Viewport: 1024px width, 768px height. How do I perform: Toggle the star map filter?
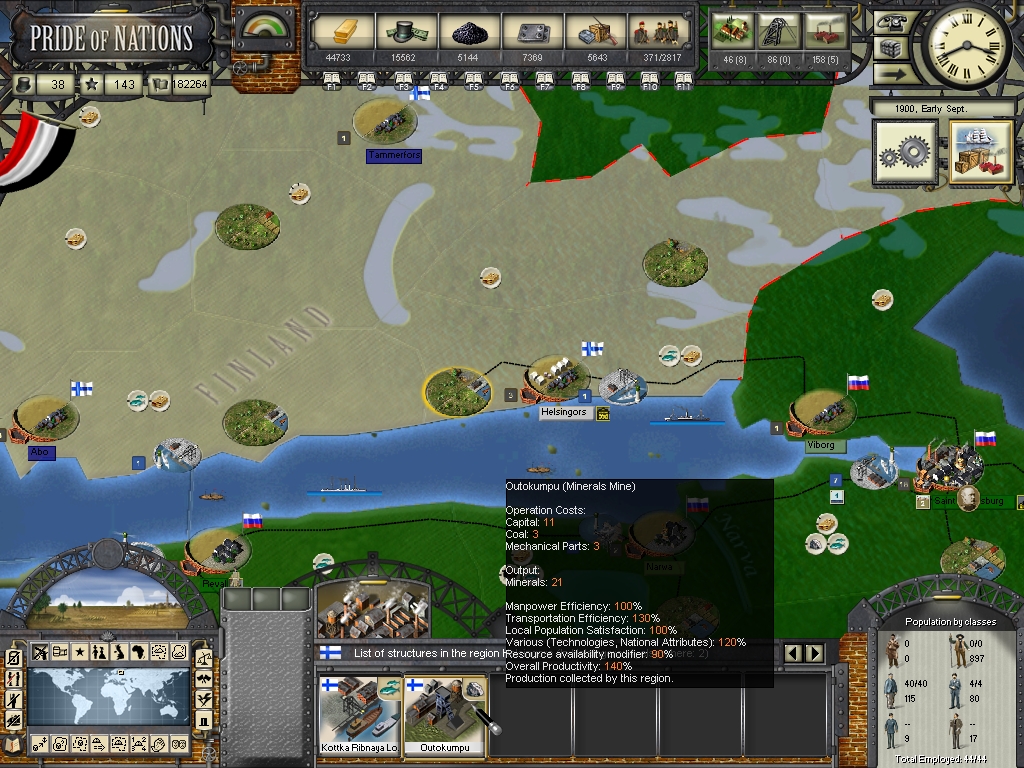click(x=79, y=653)
